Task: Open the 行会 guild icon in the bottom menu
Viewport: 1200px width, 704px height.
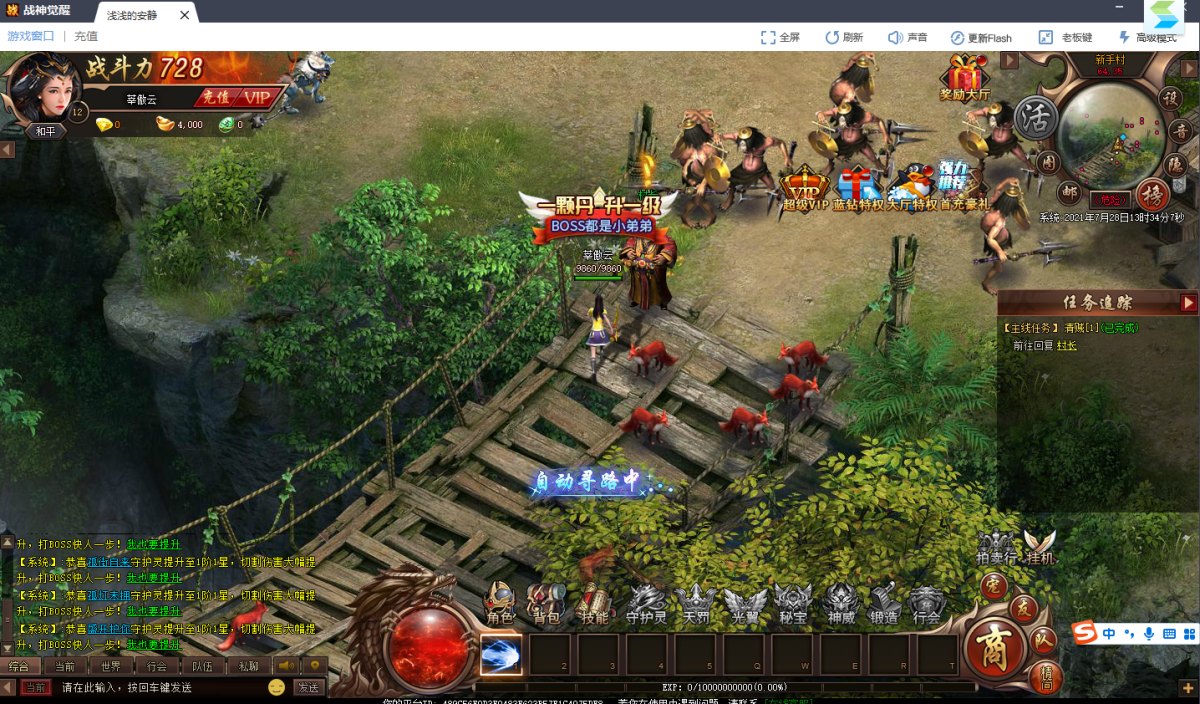Action: pos(928,604)
